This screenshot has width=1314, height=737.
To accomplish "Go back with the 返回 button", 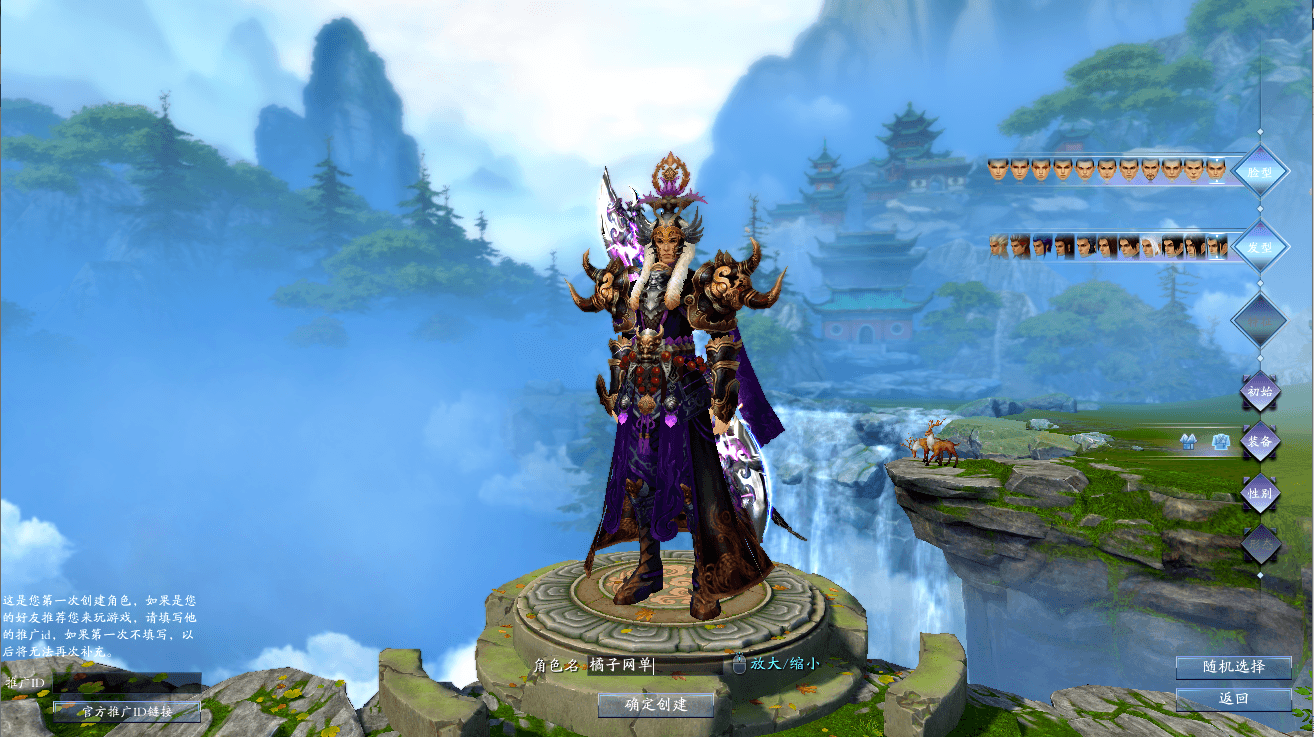I will [1233, 699].
